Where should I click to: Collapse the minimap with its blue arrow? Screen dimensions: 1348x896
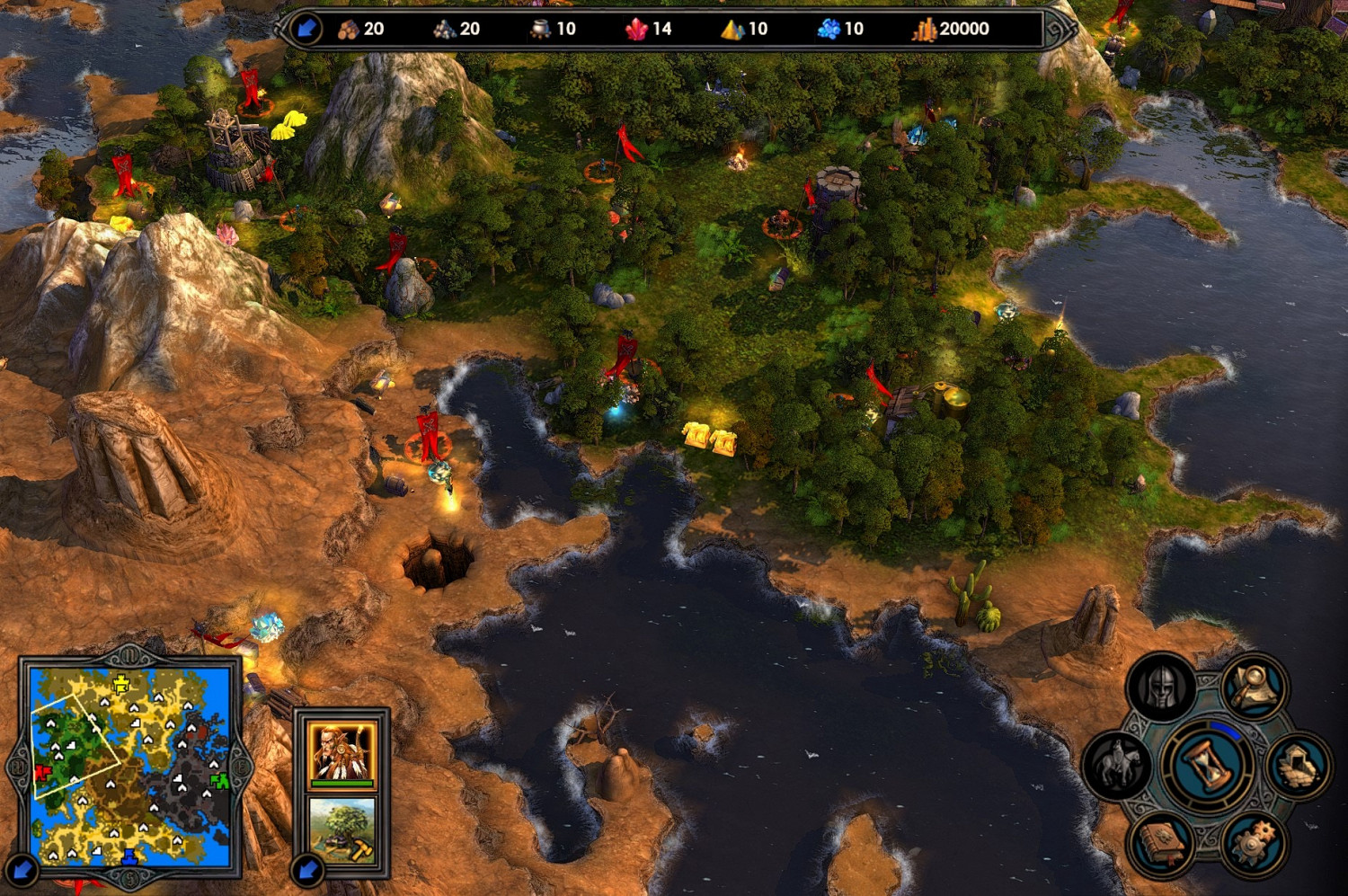(x=22, y=869)
